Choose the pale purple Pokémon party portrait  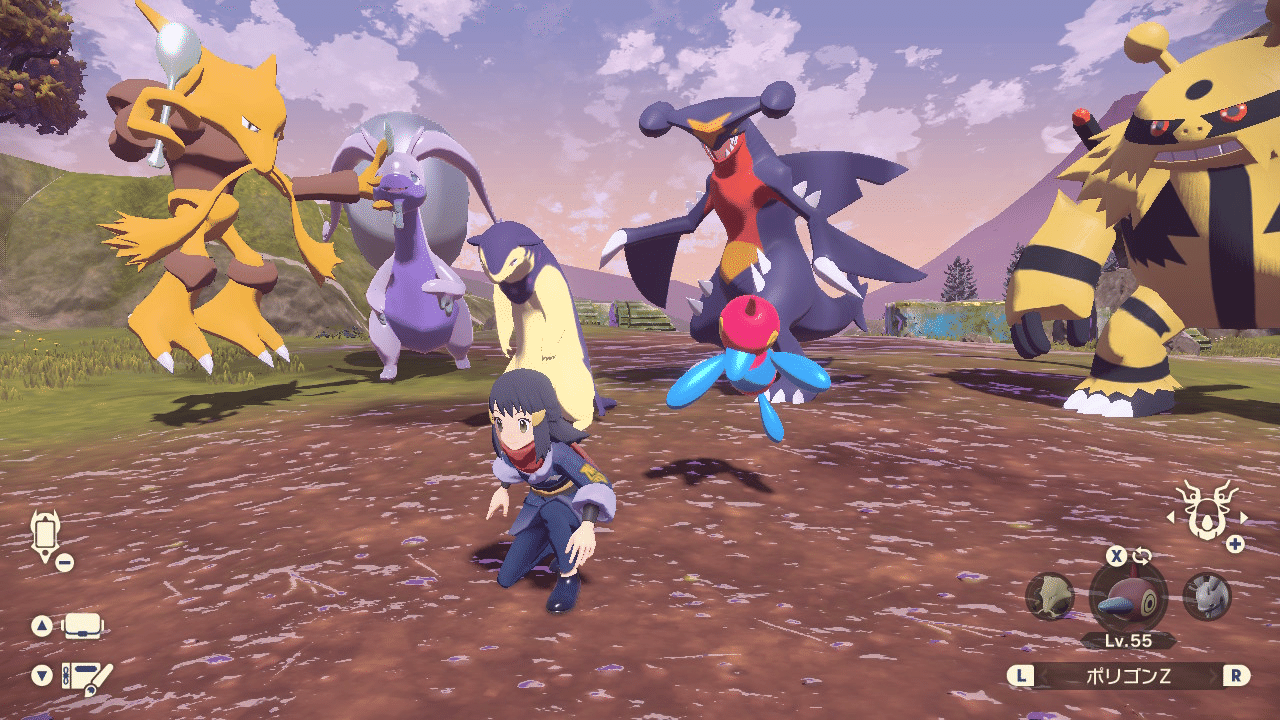pyautogui.click(x=1206, y=597)
